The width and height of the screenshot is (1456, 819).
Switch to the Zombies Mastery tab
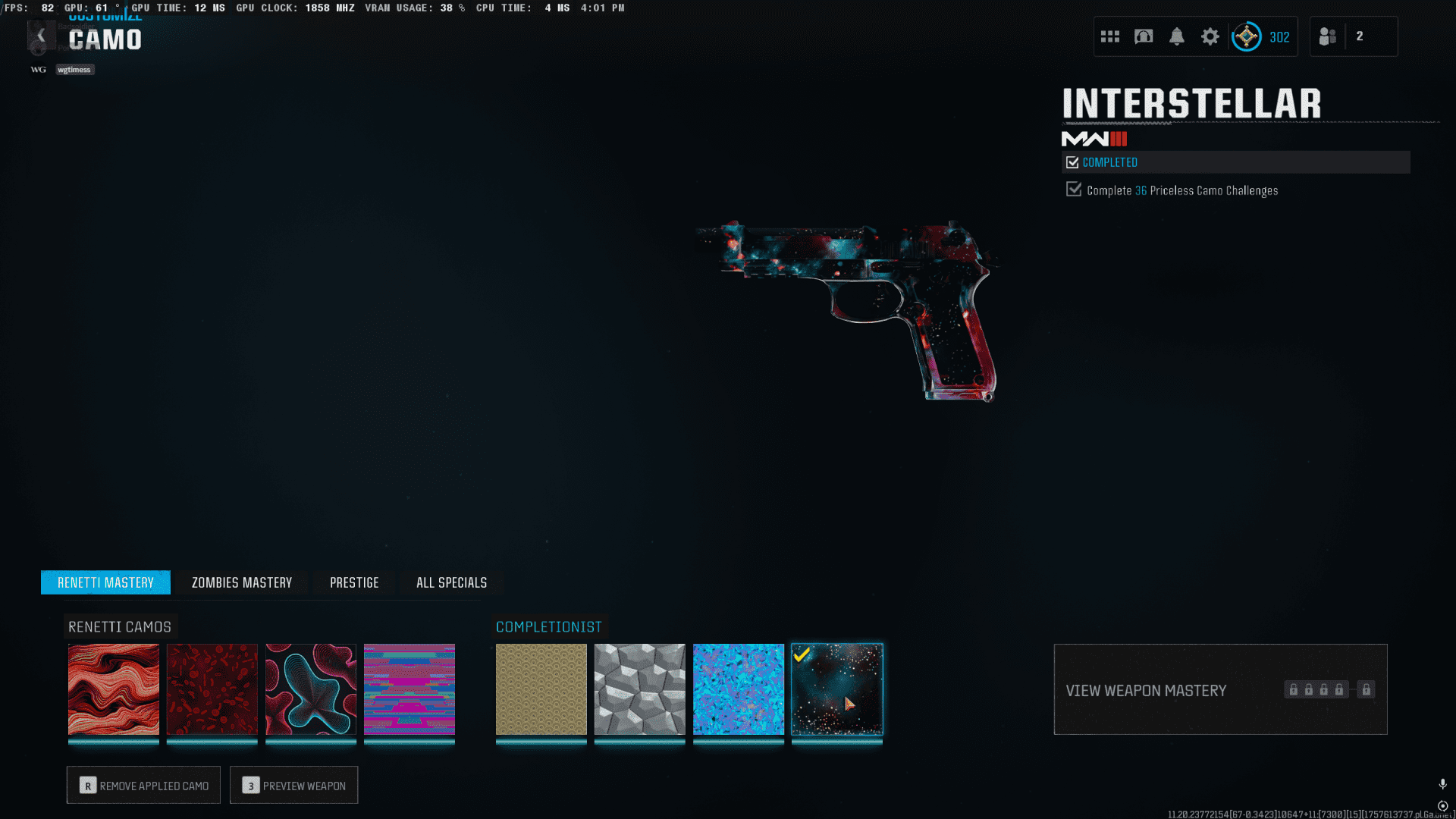[241, 582]
